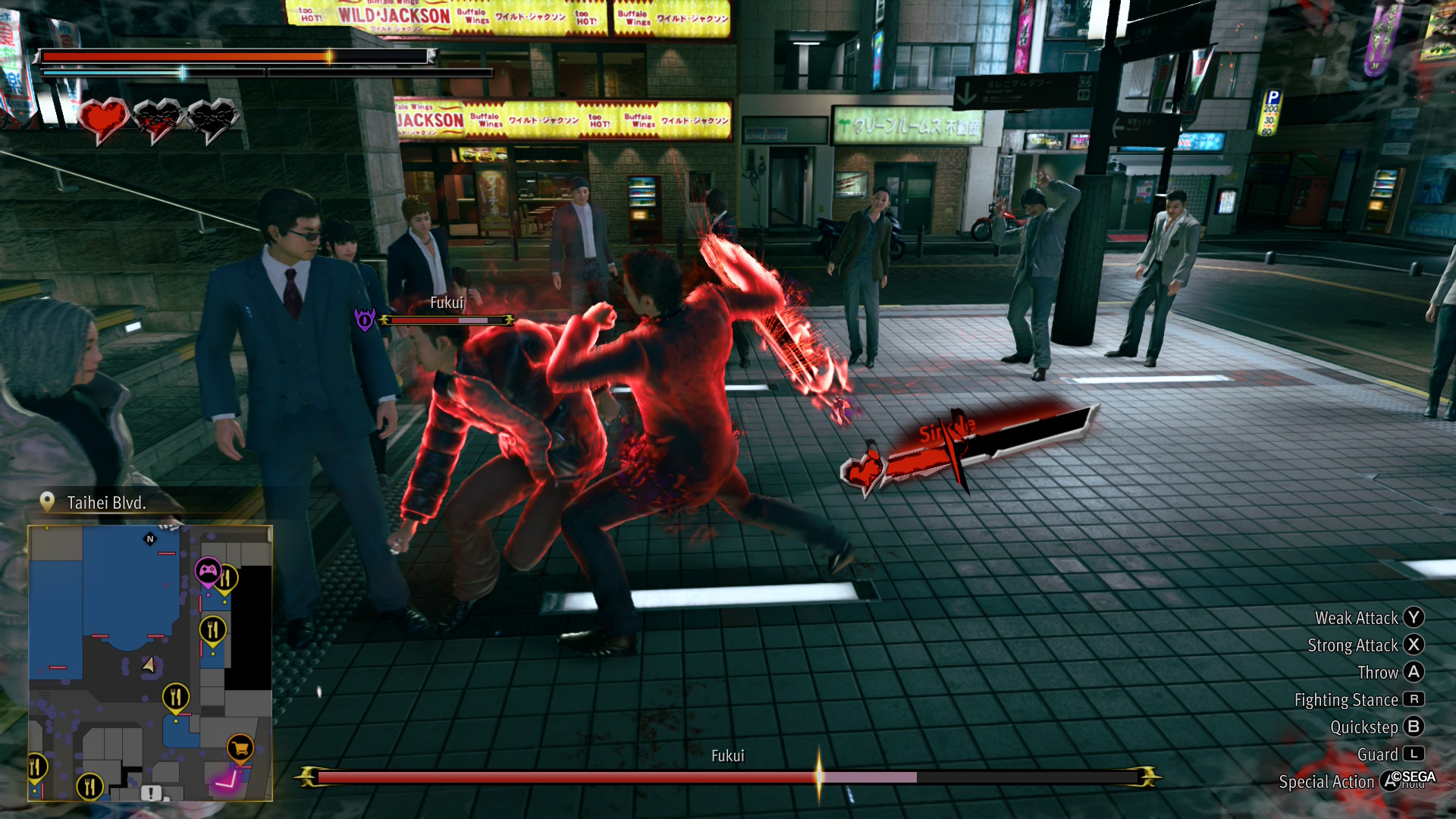Screen dimensions: 1456x819
Task: Select the exclamation mark marker on minimap
Action: coord(152,792)
